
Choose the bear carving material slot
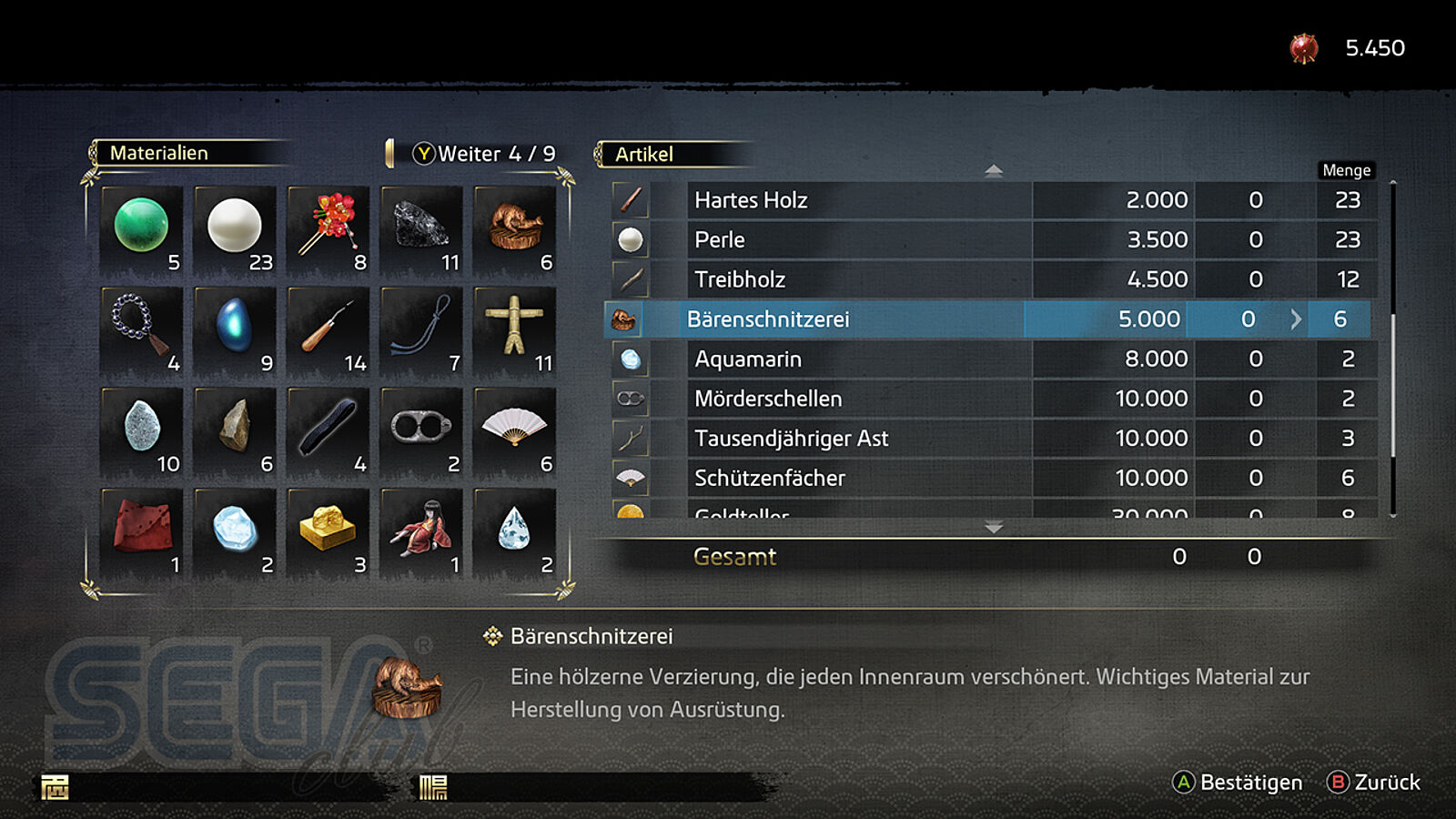coord(515,227)
